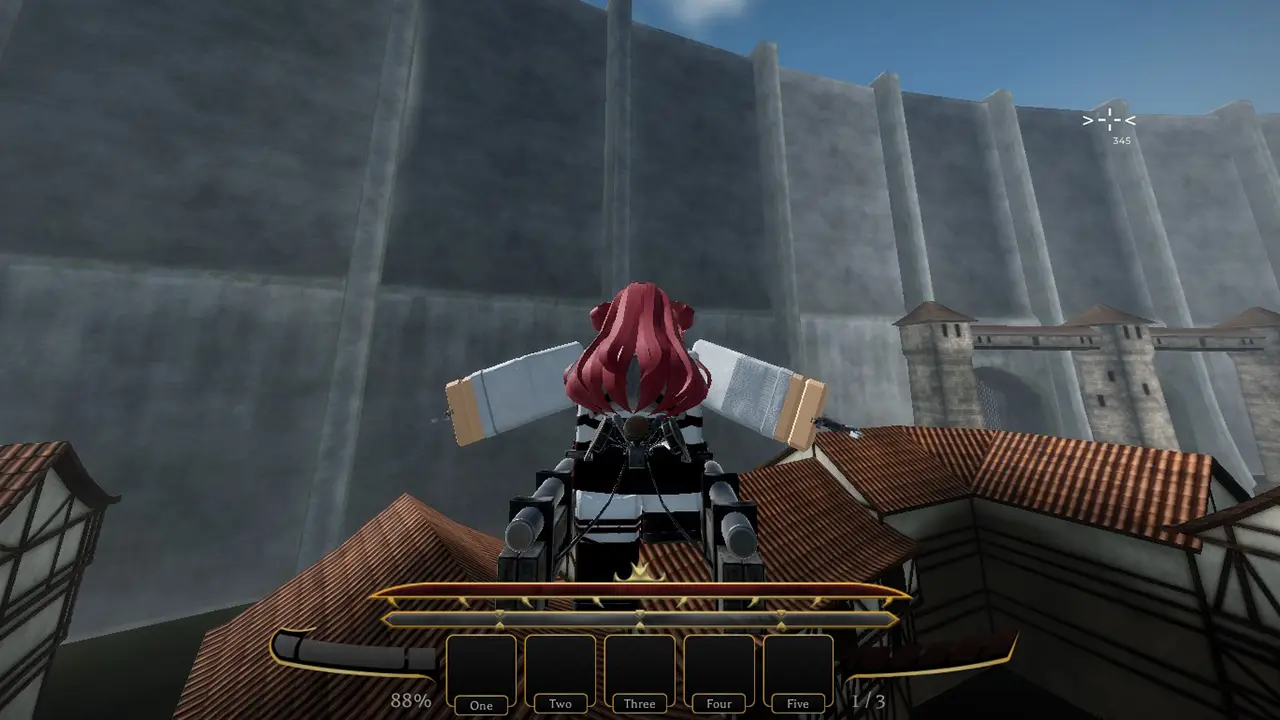
Task: Click the right arrow of the crosshair
Action: click(x=1129, y=120)
